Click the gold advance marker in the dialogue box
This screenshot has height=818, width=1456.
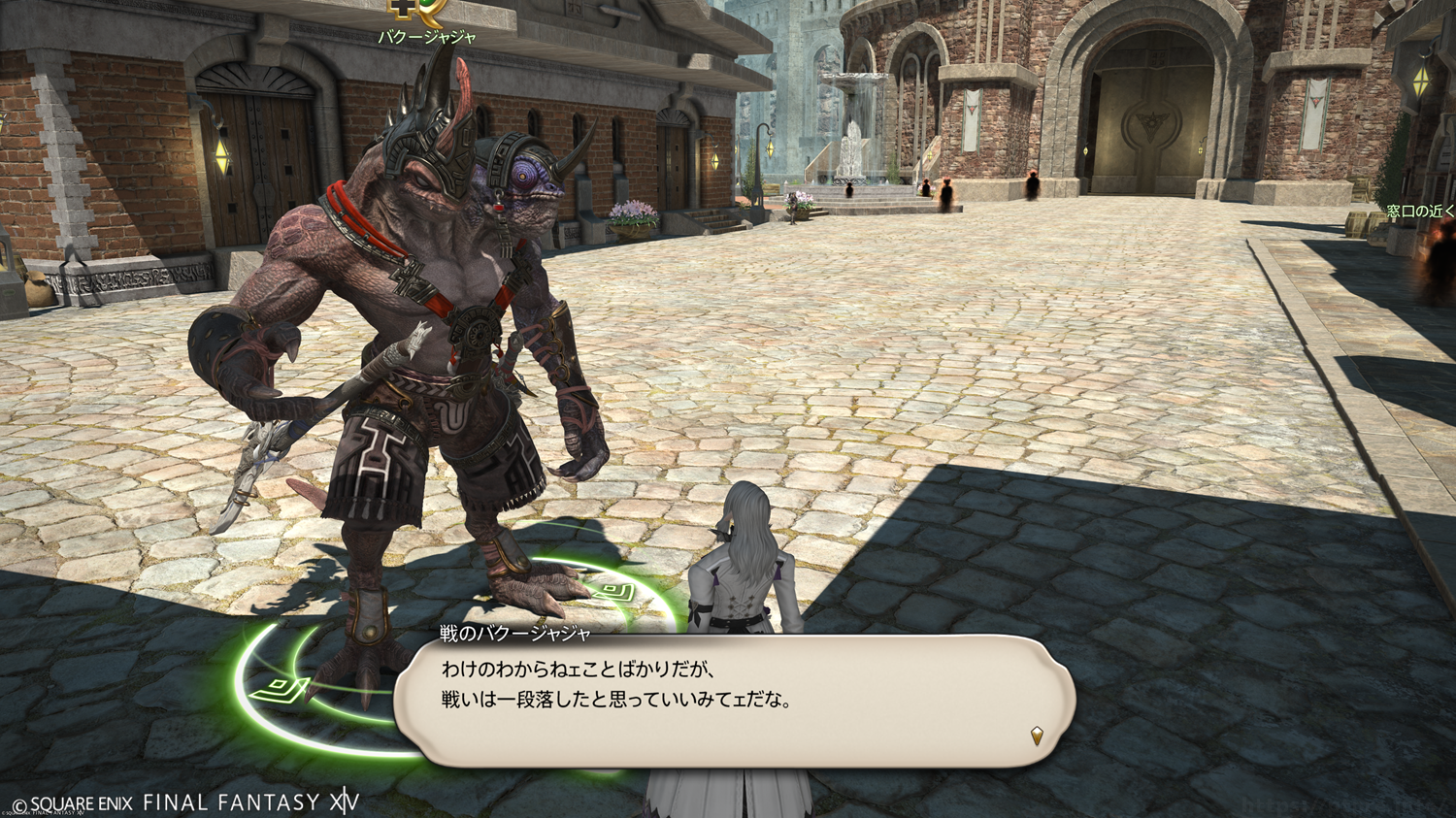(x=1037, y=736)
